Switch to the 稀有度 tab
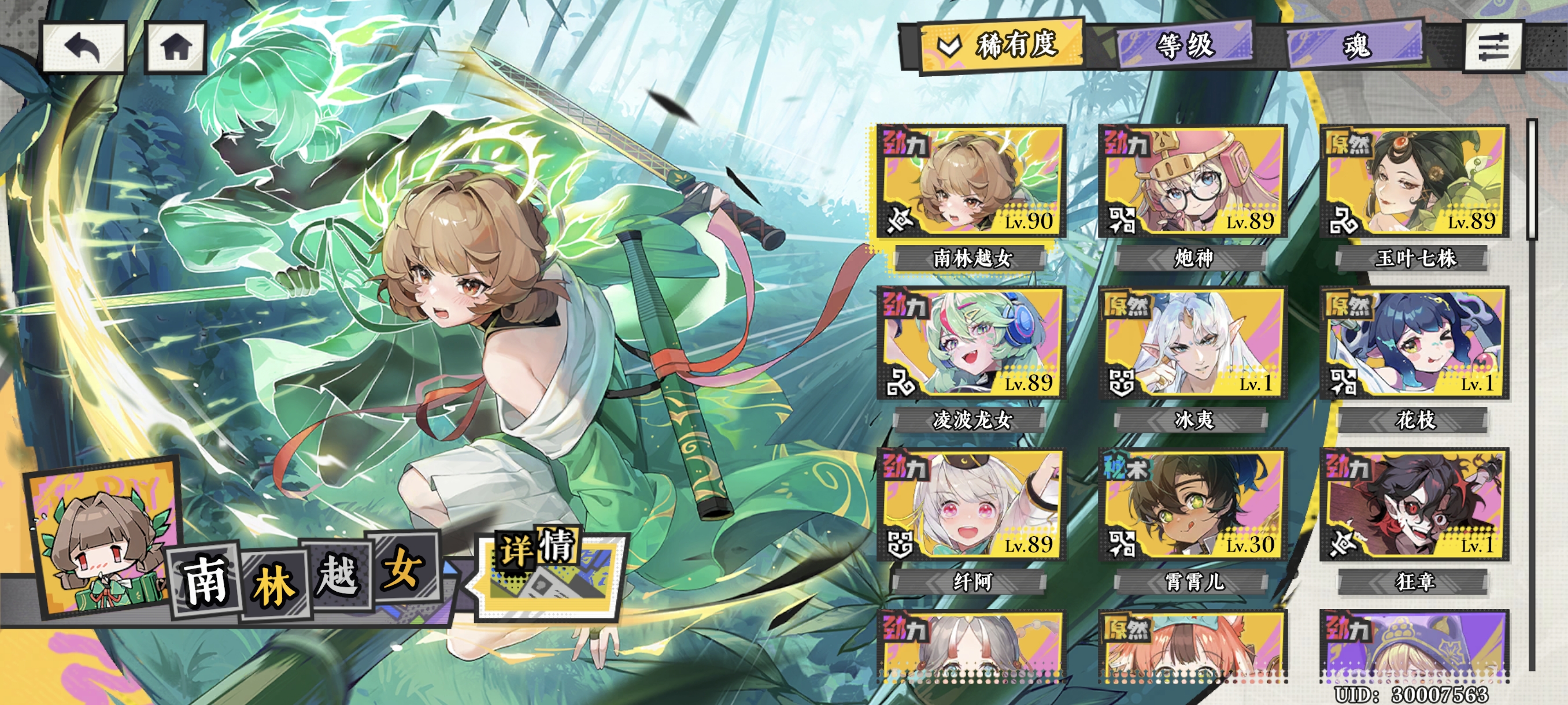This screenshot has width=1568, height=705. tap(1003, 44)
